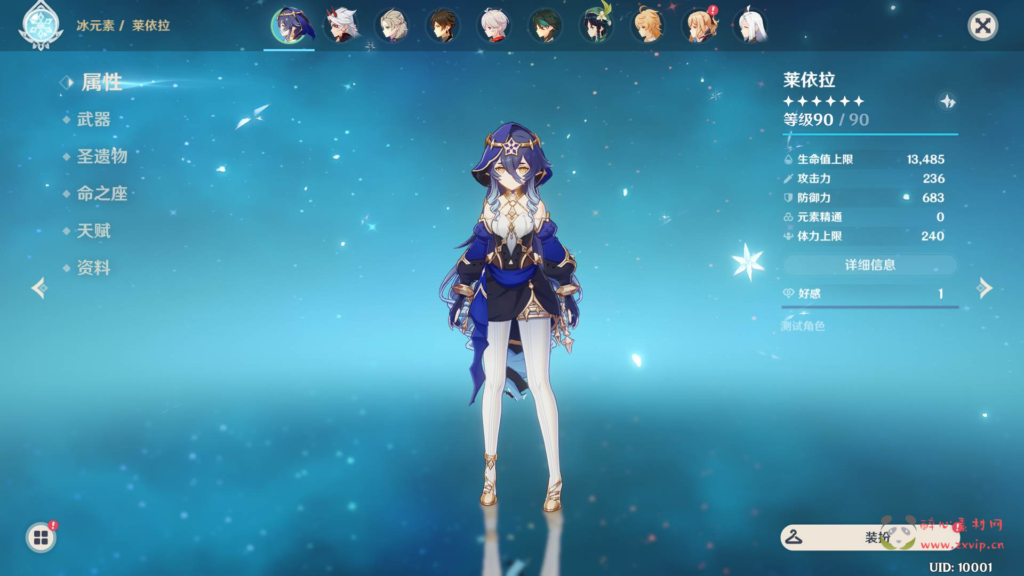Image resolution: width=1024 pixels, height=576 pixels.
Task: Select the portrait with the red notification badge
Action: pos(699,26)
